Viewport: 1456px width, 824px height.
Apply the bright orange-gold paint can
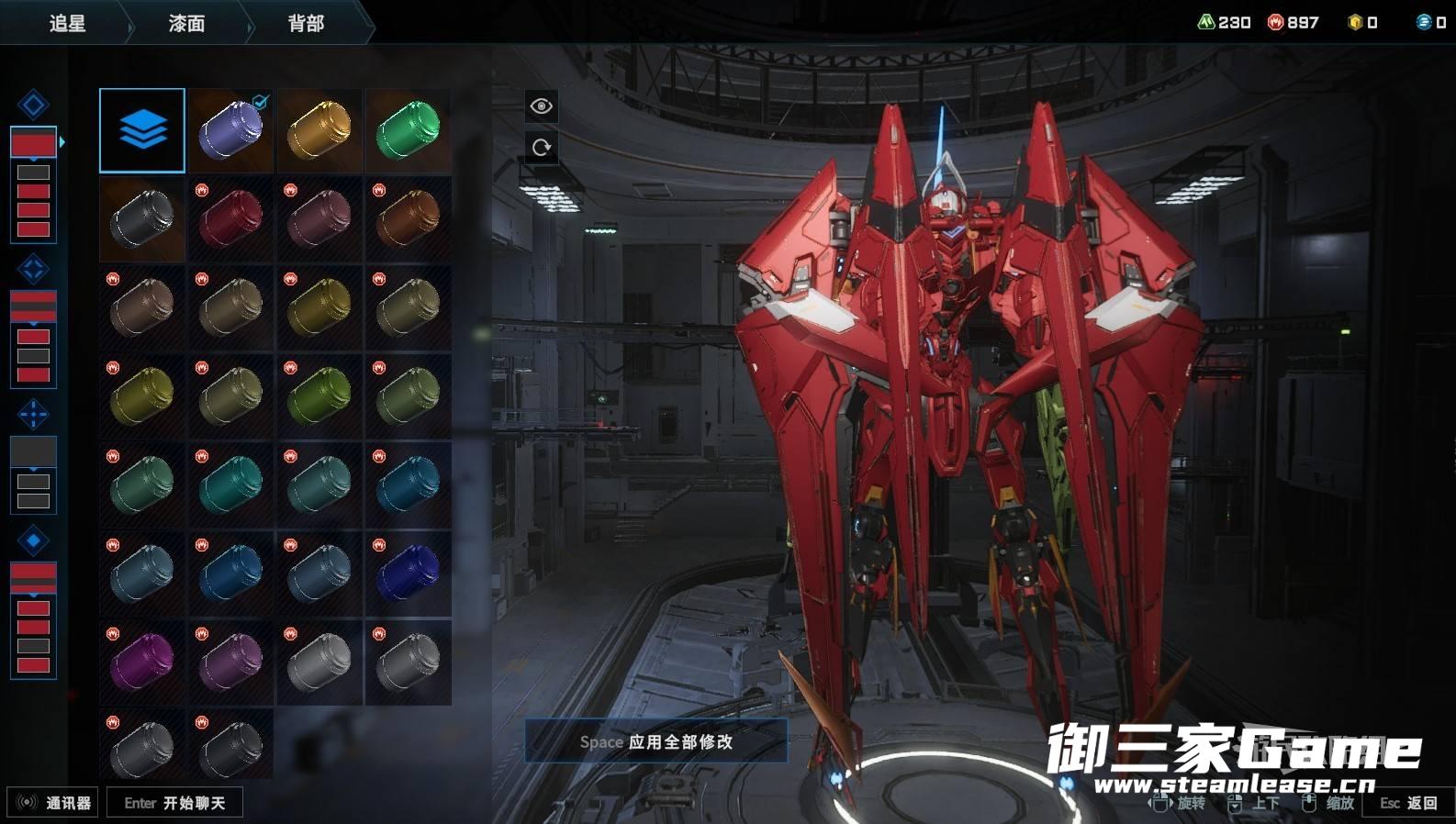[319, 130]
